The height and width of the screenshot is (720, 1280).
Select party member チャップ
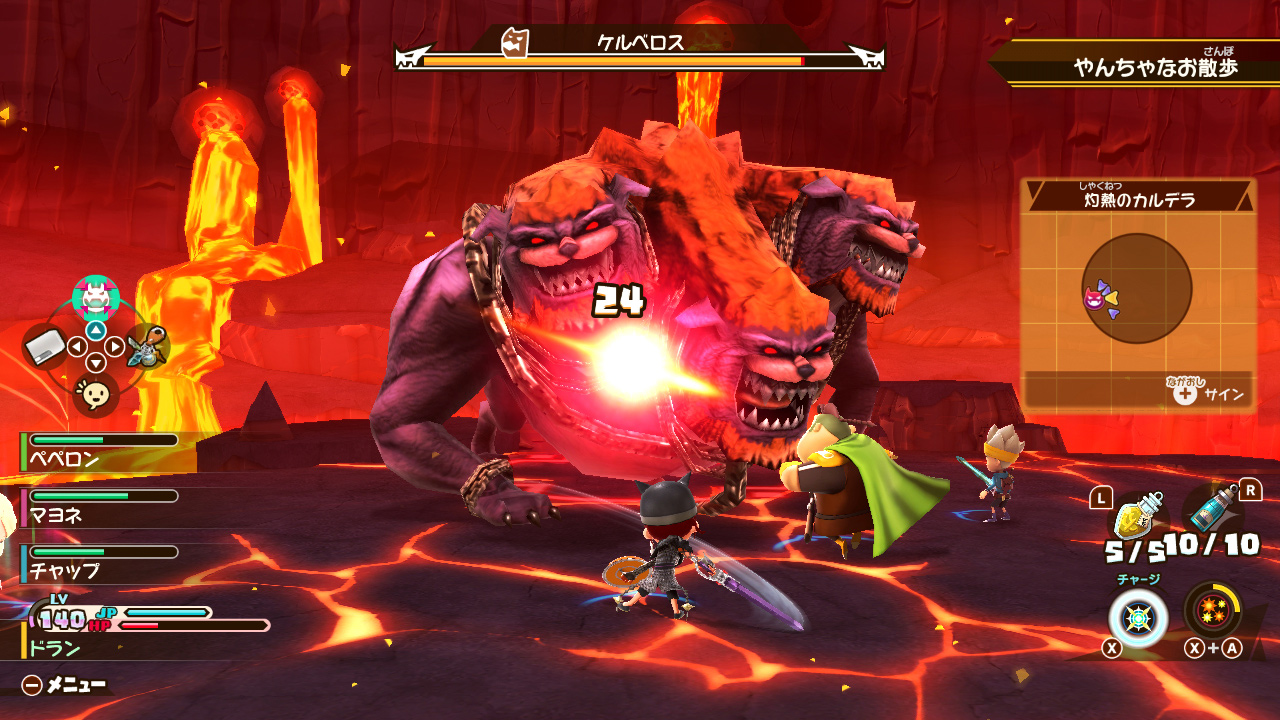[x=100, y=563]
